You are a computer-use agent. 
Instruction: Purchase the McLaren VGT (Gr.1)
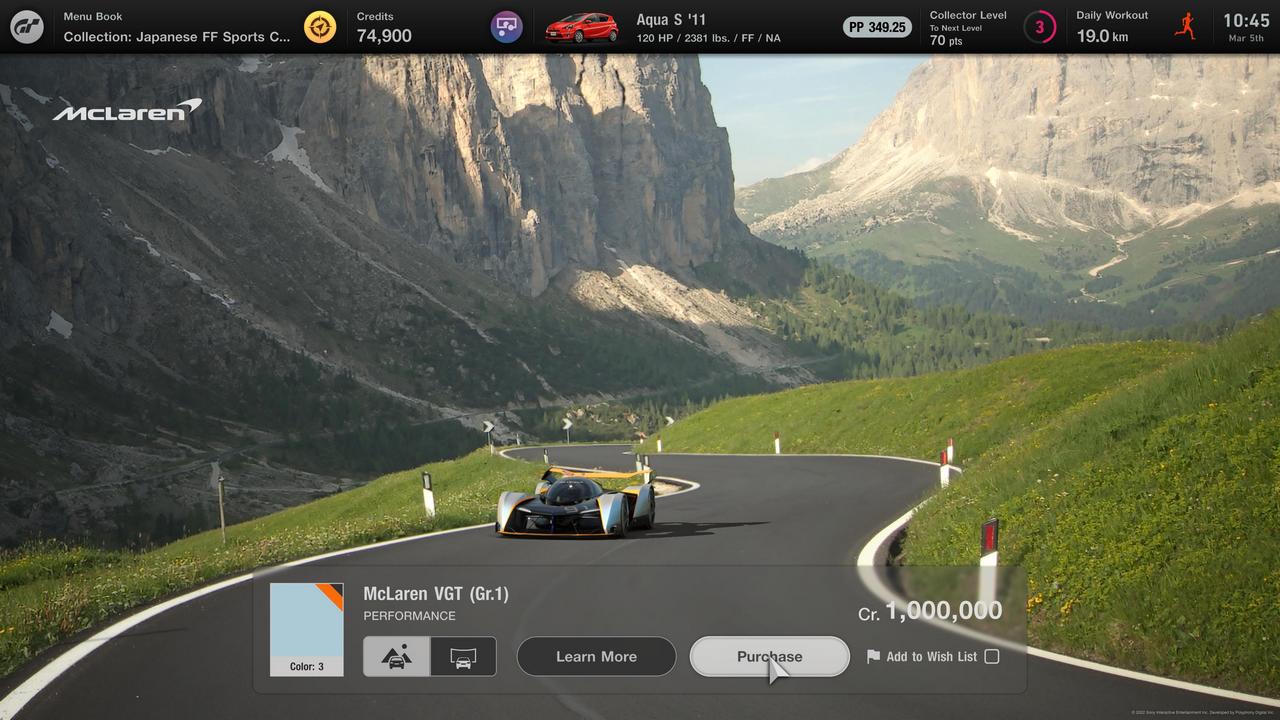pyautogui.click(x=769, y=657)
